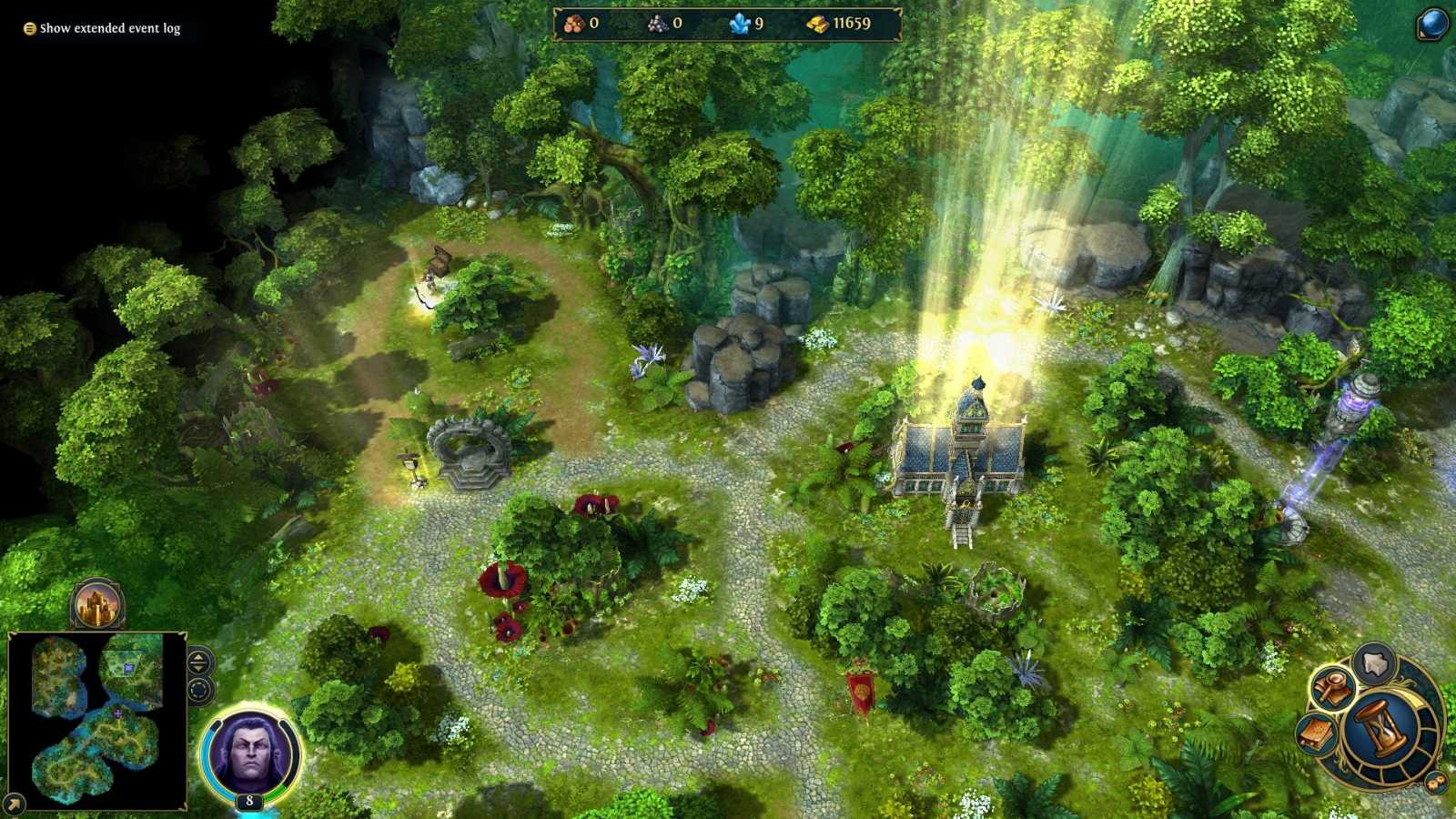Click the stone fortress icon above the hourglass
The image size is (1456, 819).
tap(1372, 662)
